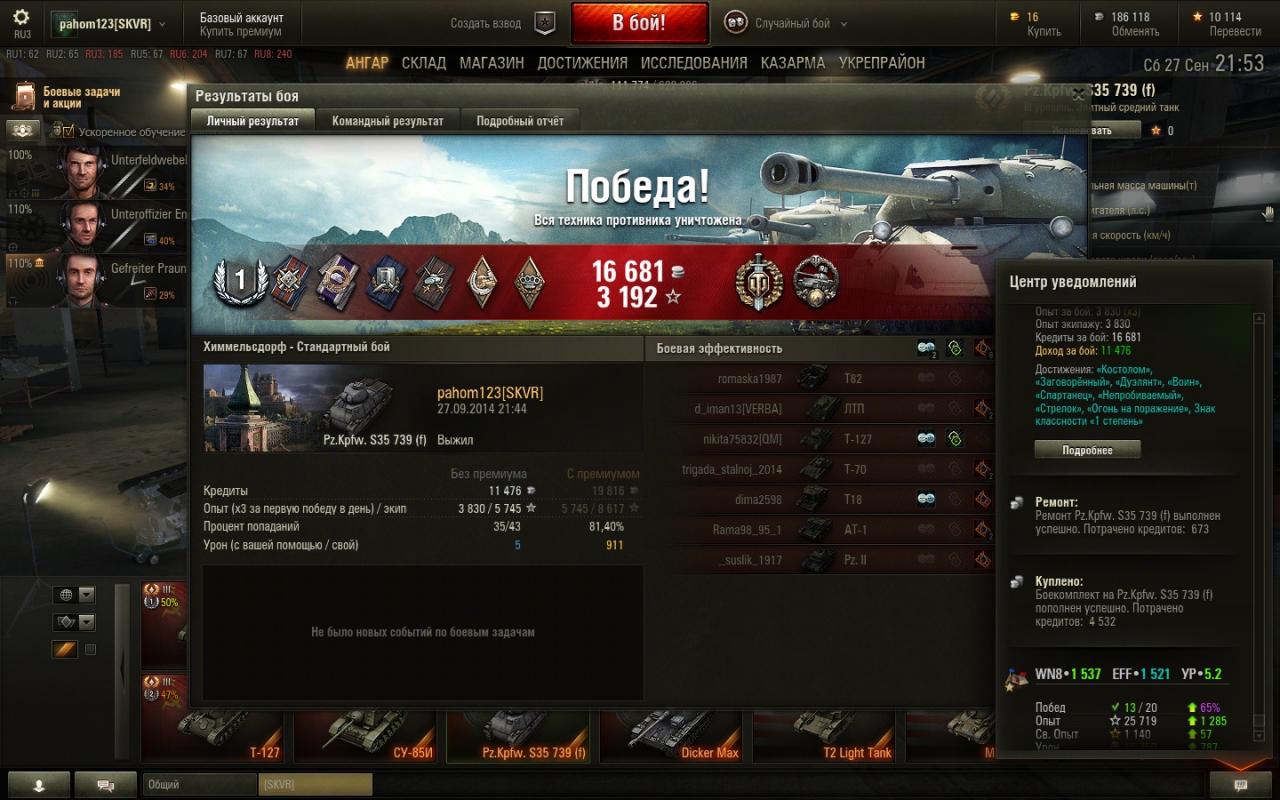This screenshot has height=800, width=1280.
Task: Open the КАЗАРМА barracks menu
Action: pos(793,63)
